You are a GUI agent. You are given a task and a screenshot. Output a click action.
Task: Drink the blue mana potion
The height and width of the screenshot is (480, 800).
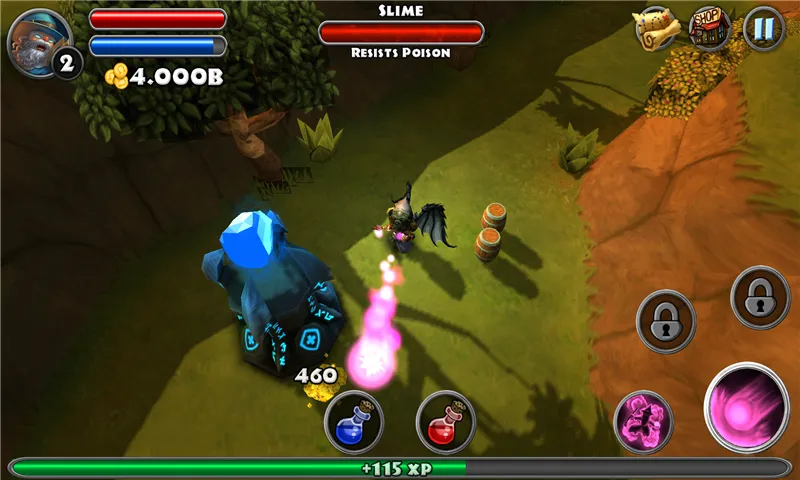pyautogui.click(x=355, y=421)
